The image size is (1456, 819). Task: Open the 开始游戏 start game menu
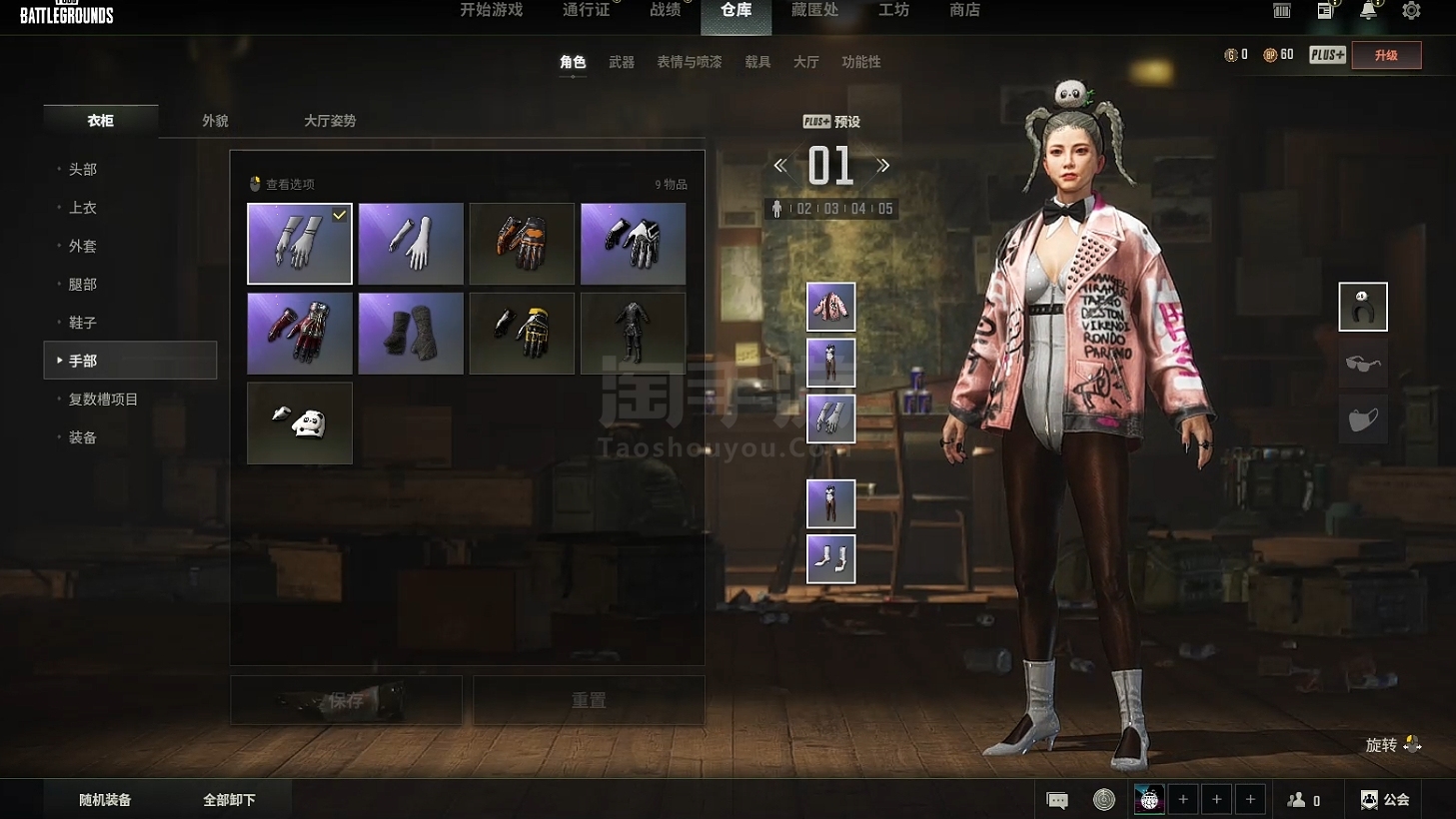pyautogui.click(x=491, y=10)
